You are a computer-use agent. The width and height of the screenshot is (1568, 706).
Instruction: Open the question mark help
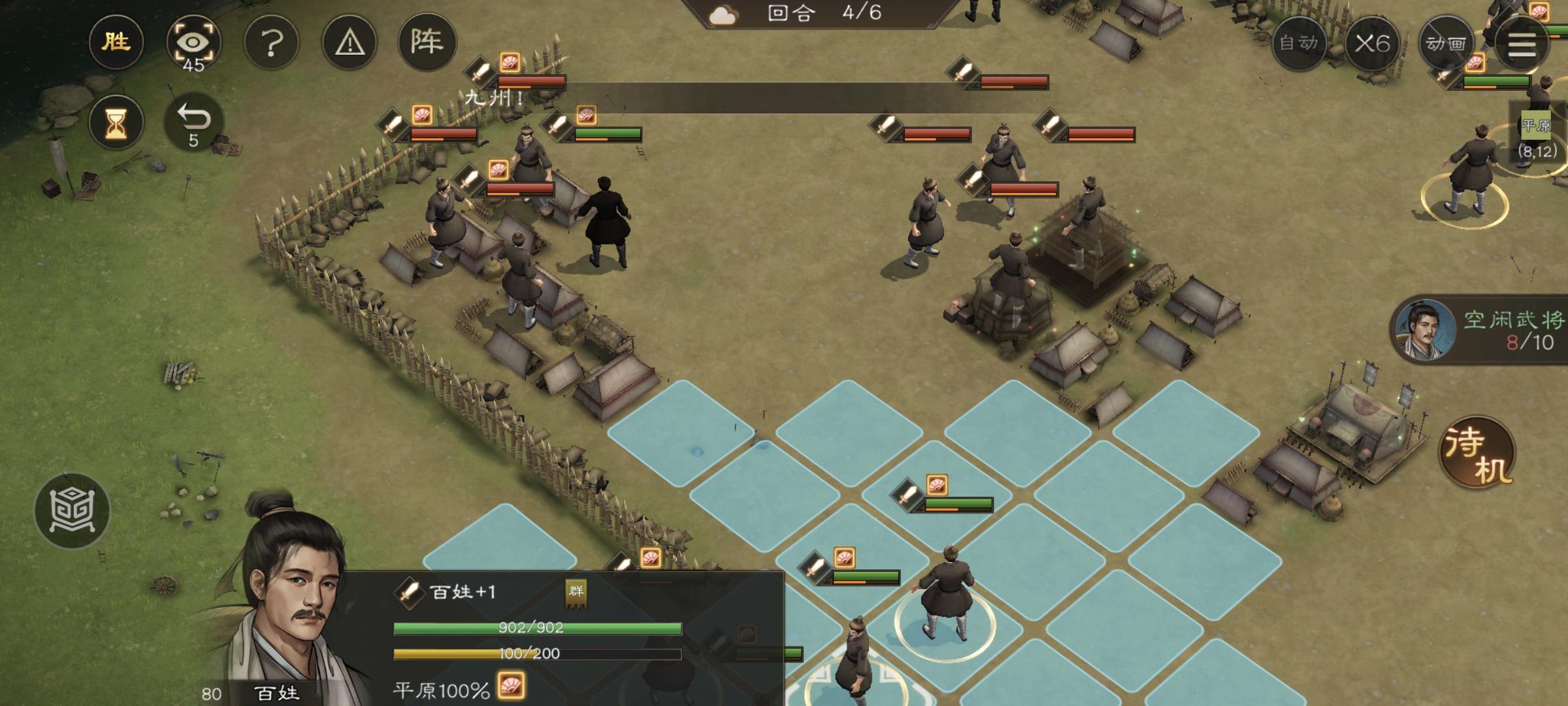(271, 44)
